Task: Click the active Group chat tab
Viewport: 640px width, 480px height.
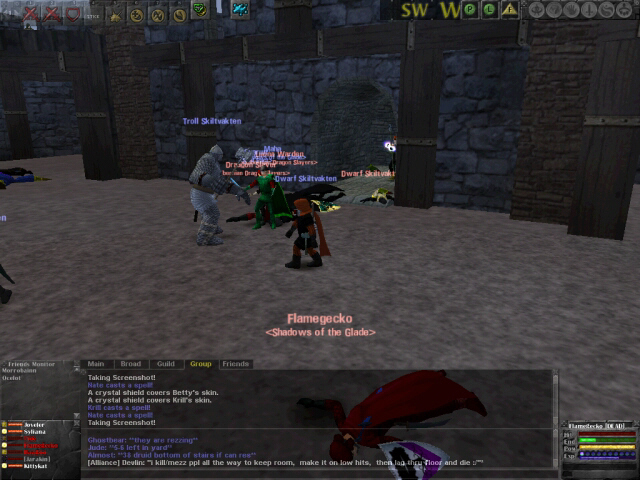Action: [x=200, y=364]
